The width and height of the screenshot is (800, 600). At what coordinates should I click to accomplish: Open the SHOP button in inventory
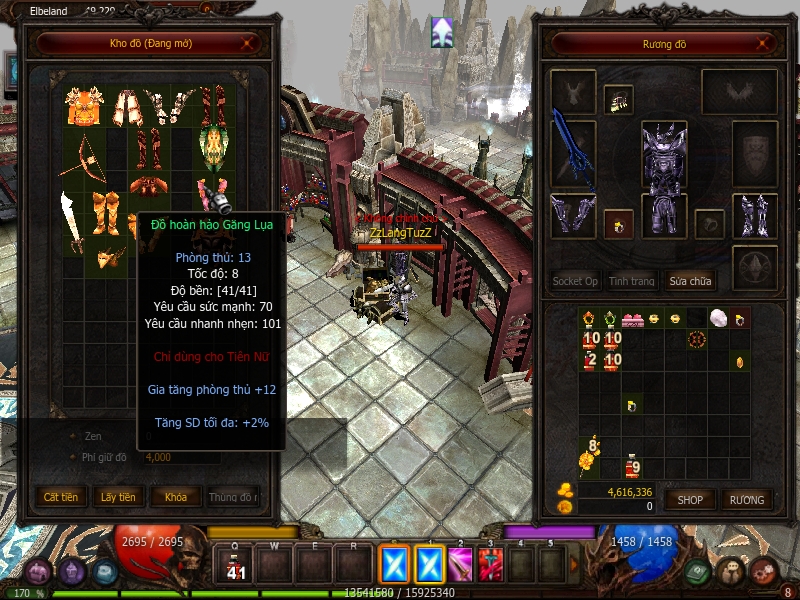[691, 499]
